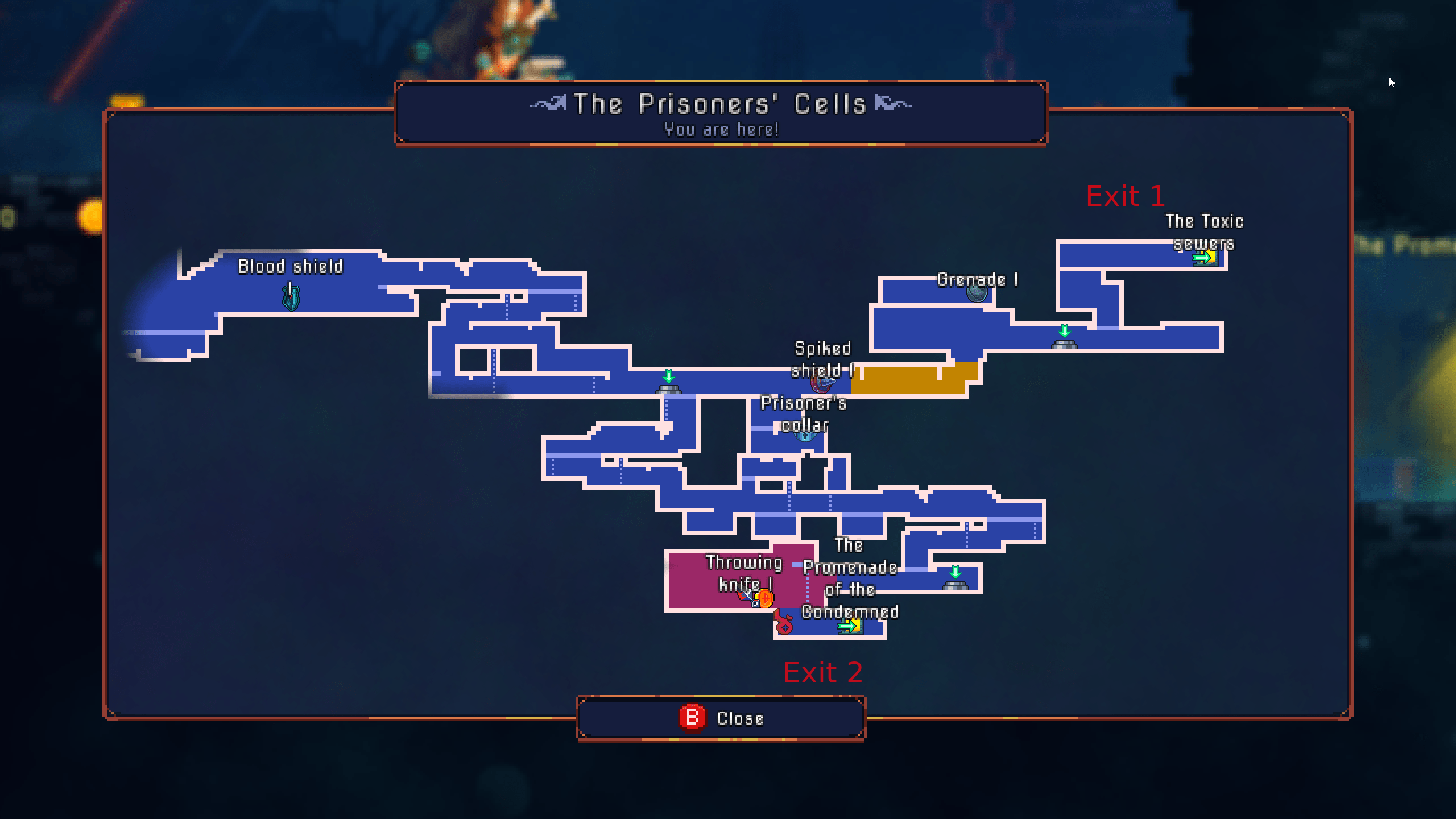This screenshot has width=1456, height=819.
Task: Click the red player position marker
Action: [784, 624]
